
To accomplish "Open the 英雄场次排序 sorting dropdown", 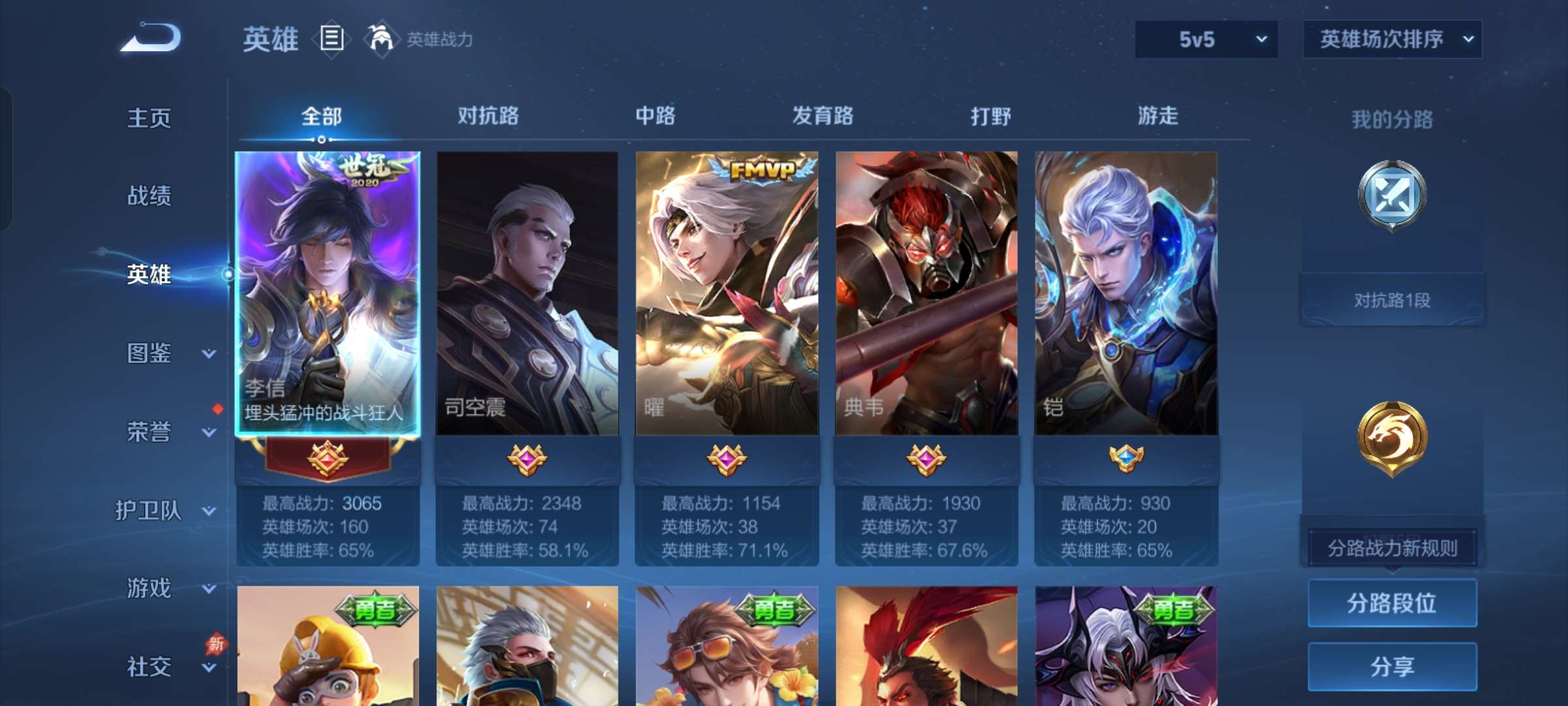I will tap(1392, 39).
